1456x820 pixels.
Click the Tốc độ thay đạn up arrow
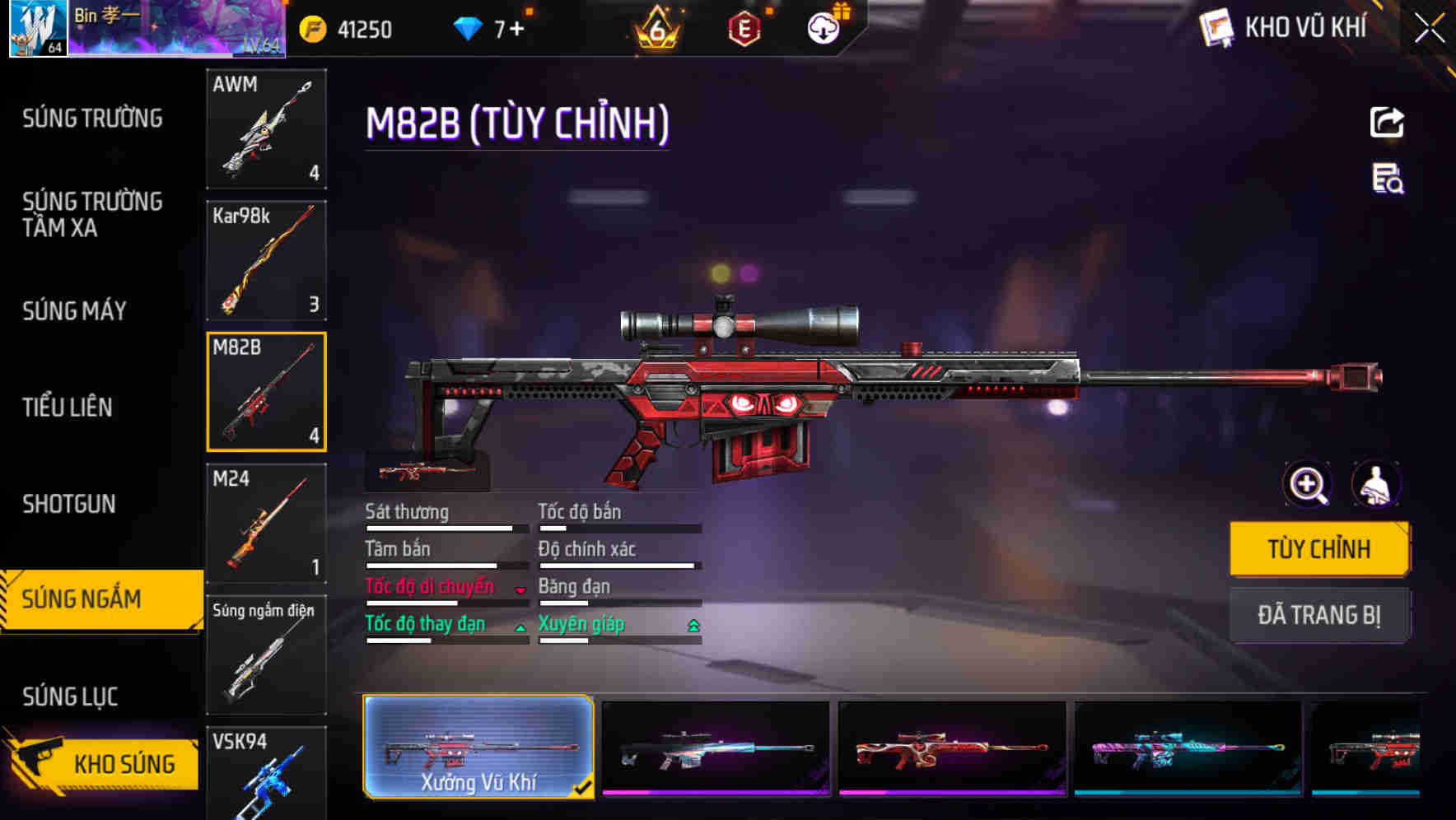[x=521, y=626]
